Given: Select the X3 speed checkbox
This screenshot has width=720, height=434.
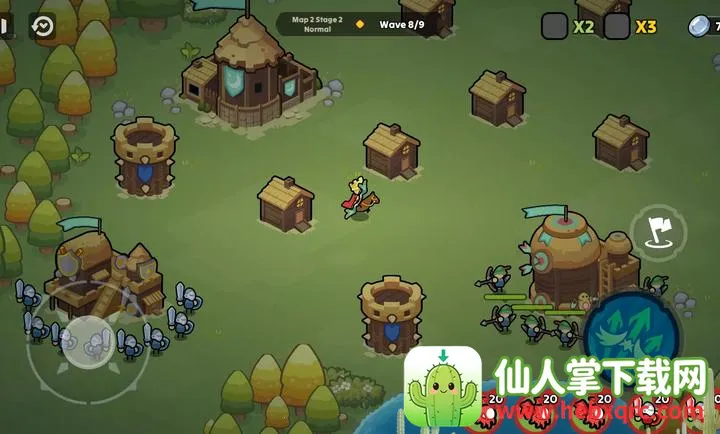Looking at the screenshot, I should pyautogui.click(x=617, y=26).
